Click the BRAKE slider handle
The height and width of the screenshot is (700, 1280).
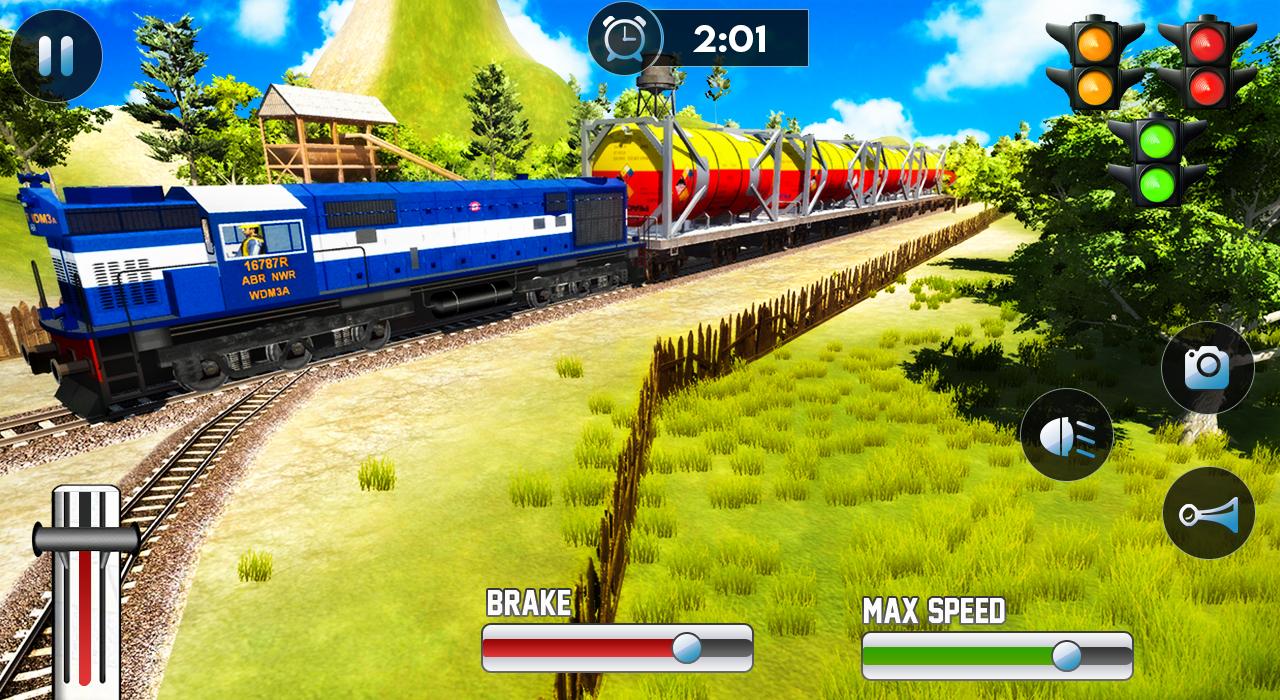pyautogui.click(x=687, y=648)
